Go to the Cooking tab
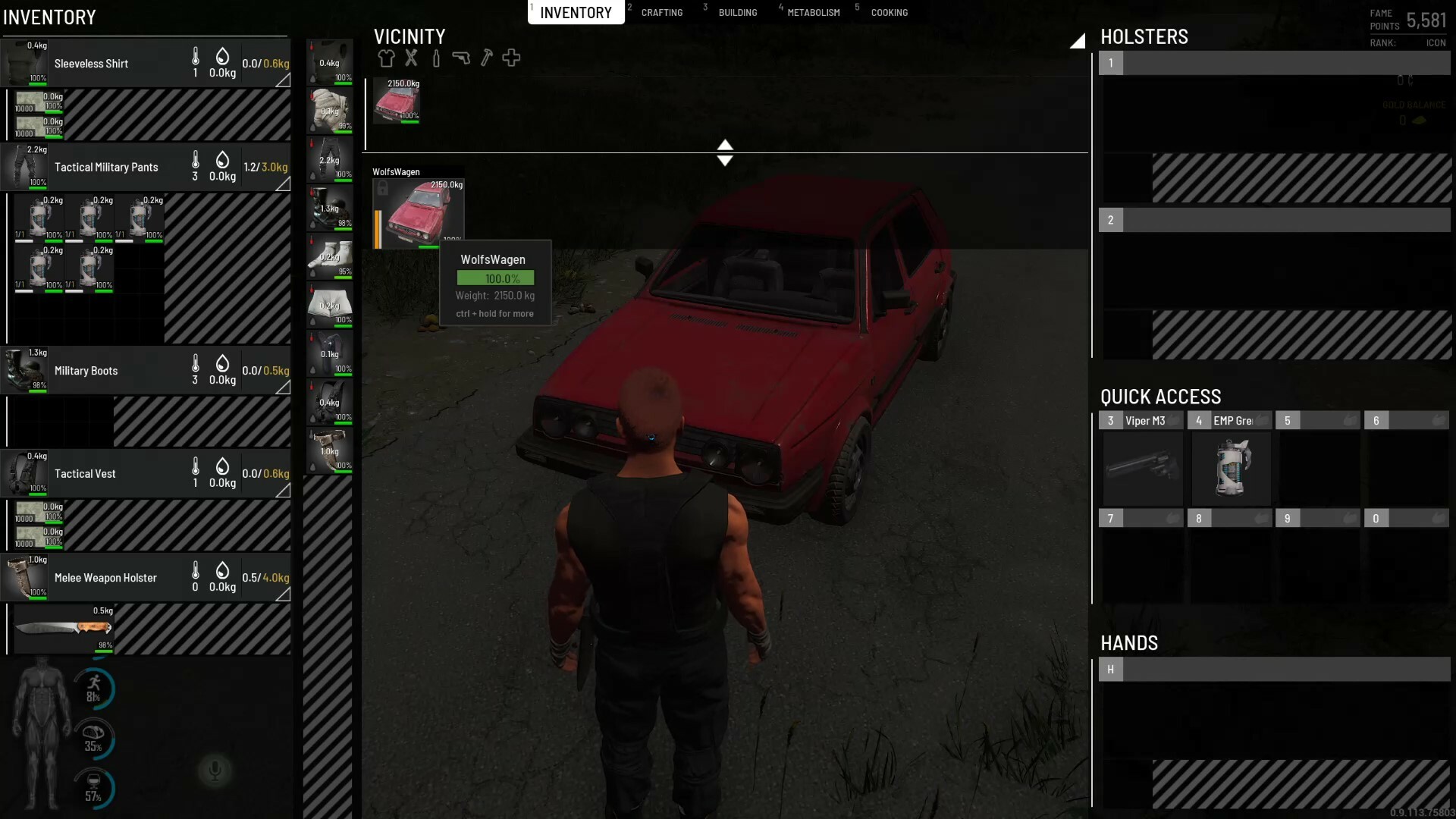Viewport: 1456px width, 819px height. [x=889, y=12]
